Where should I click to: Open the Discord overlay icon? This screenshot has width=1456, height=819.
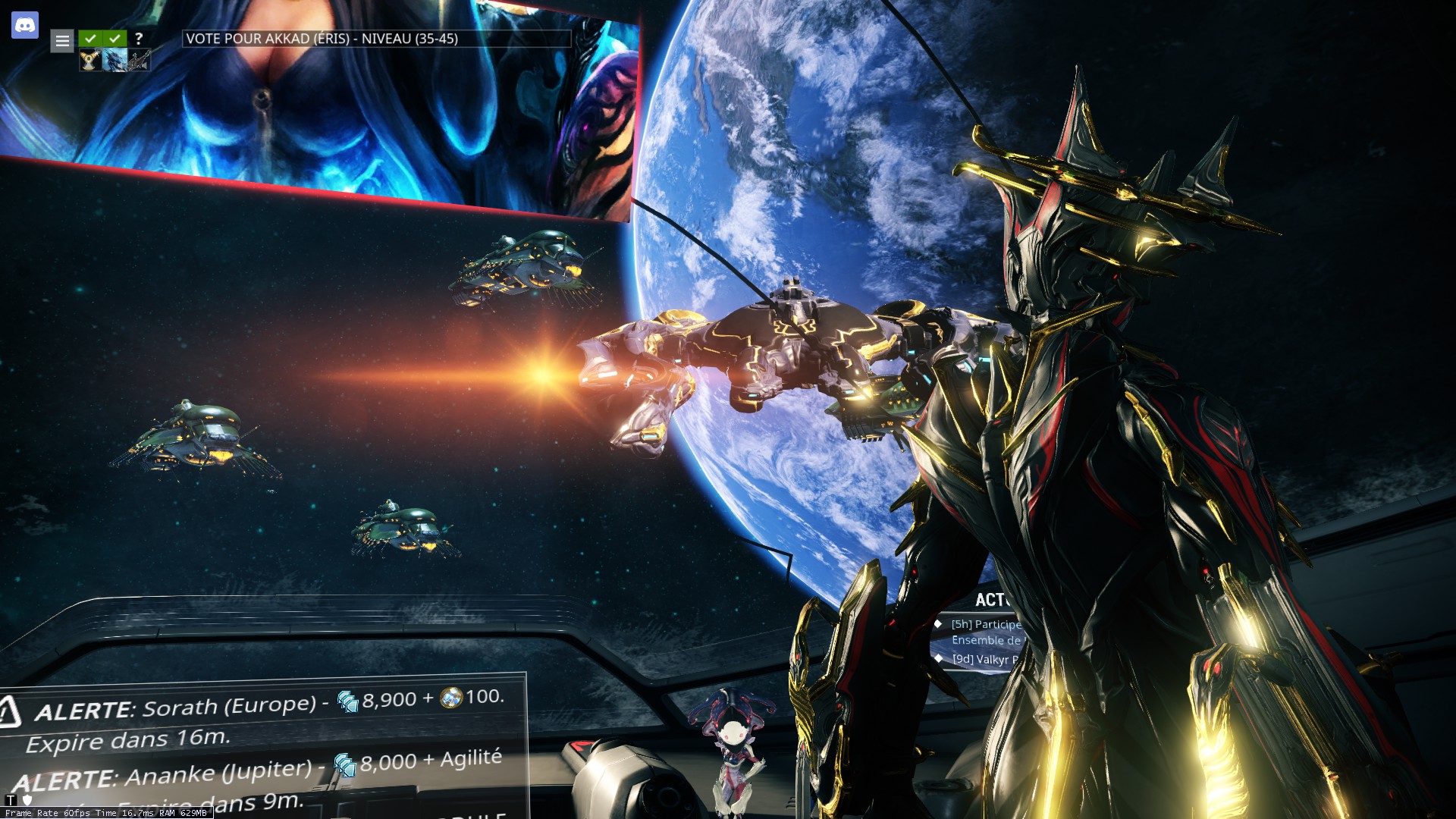[25, 25]
